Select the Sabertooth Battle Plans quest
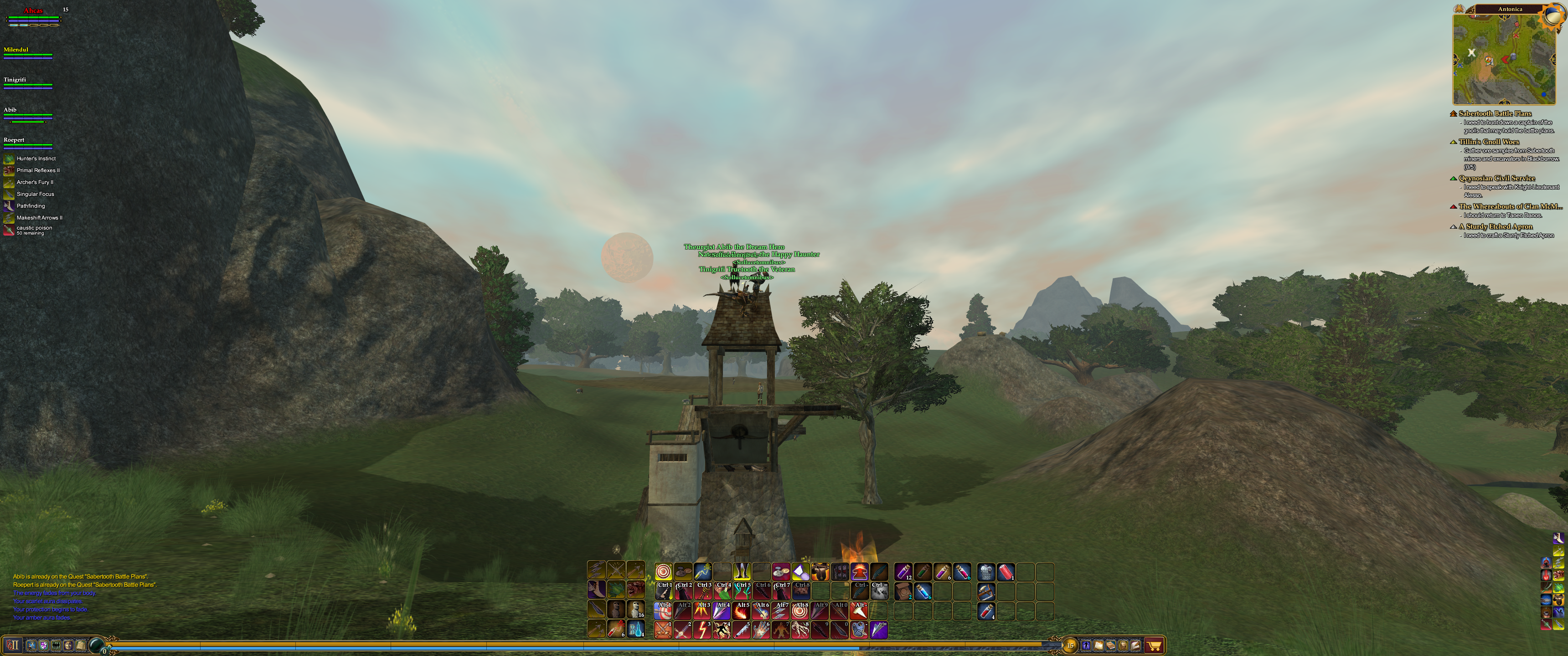This screenshot has width=1568, height=656. 1494,113
